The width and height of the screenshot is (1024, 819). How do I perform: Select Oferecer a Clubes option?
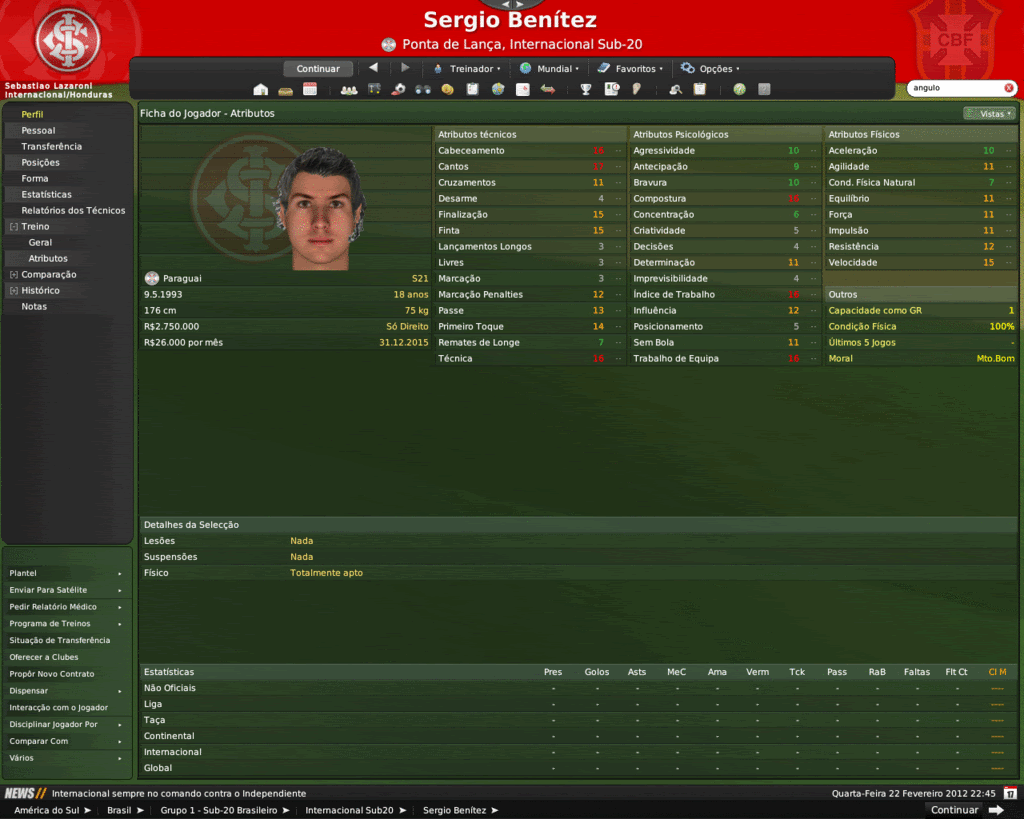[x=43, y=657]
